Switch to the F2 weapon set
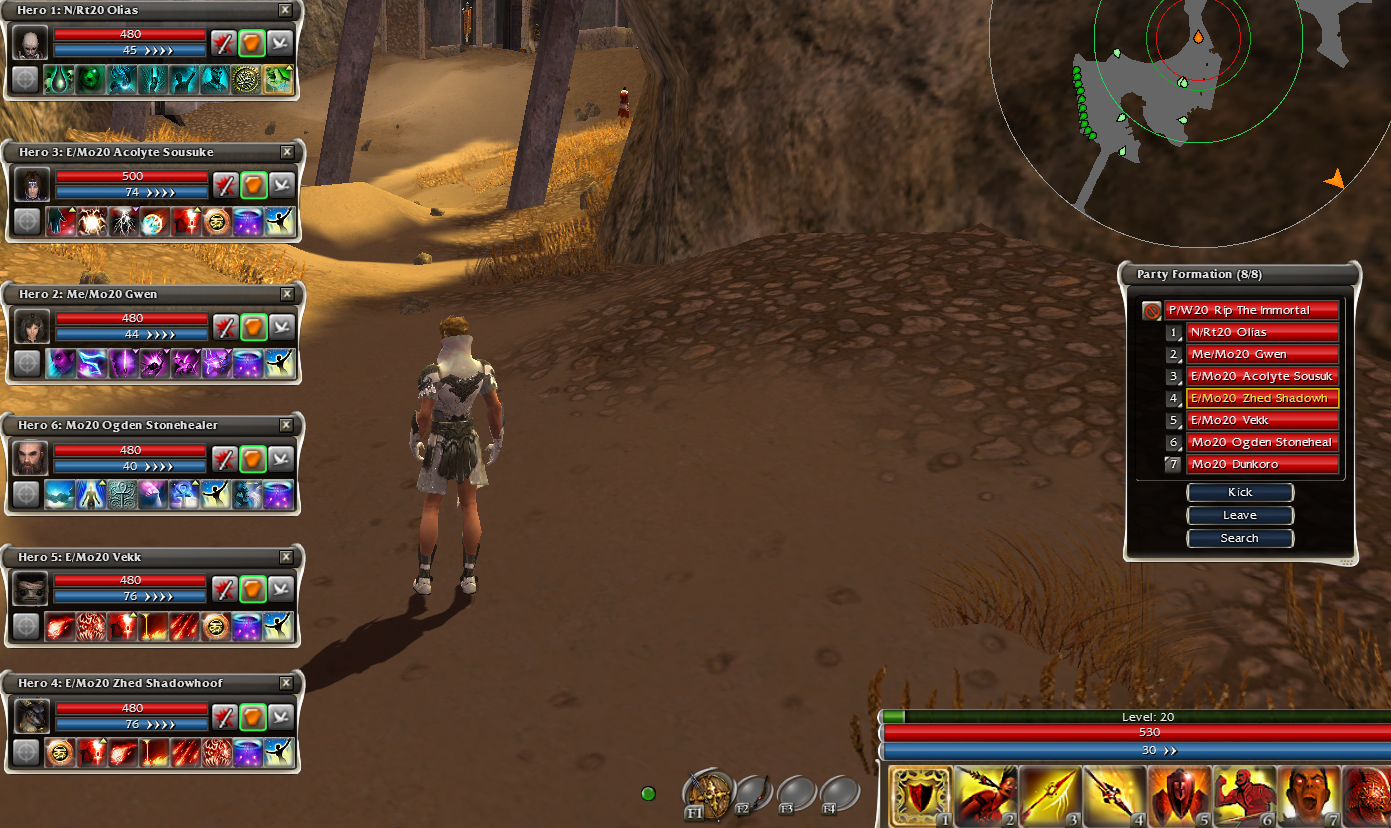 [752, 796]
